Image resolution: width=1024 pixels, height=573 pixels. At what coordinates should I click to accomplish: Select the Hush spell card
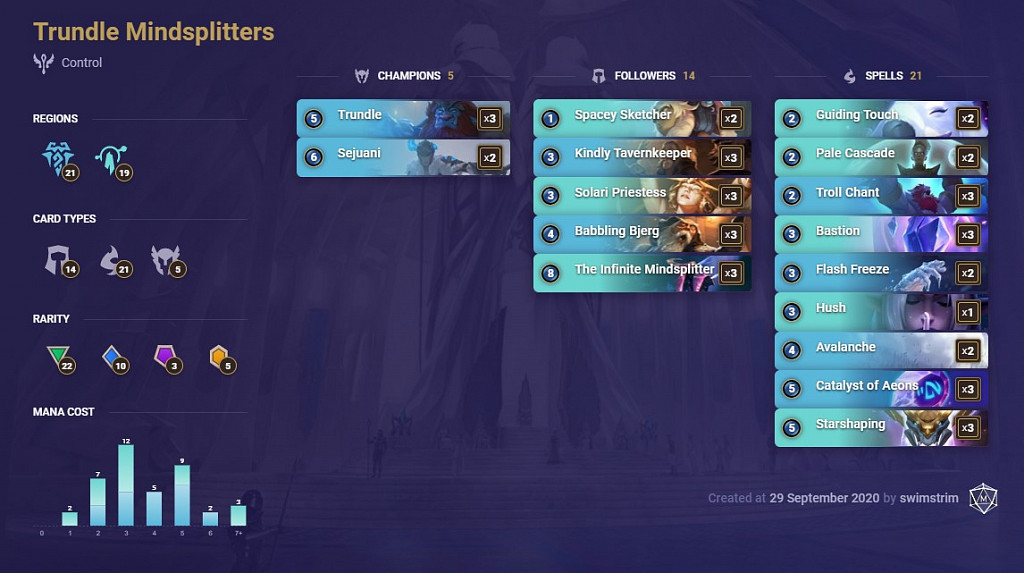(x=881, y=311)
